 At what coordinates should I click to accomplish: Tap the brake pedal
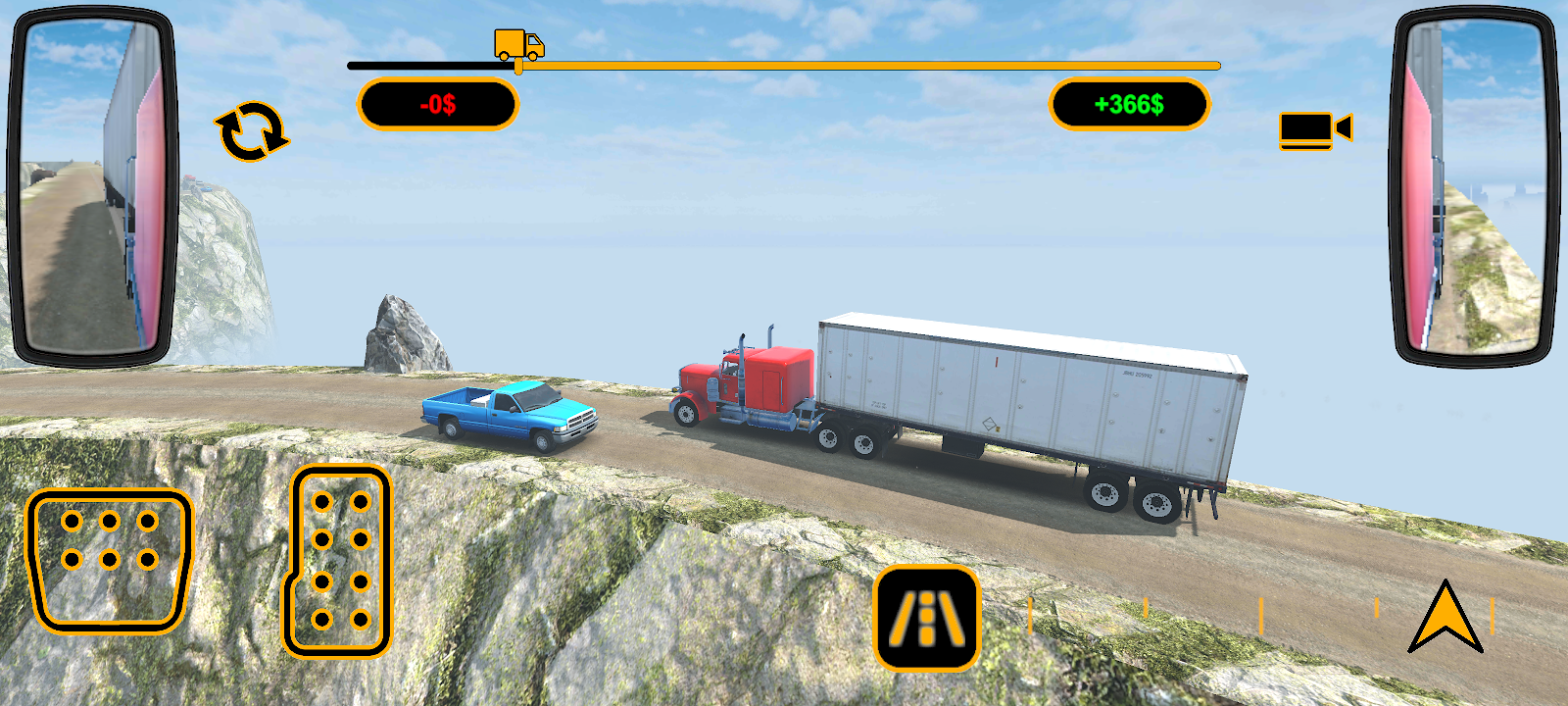[x=109, y=559]
